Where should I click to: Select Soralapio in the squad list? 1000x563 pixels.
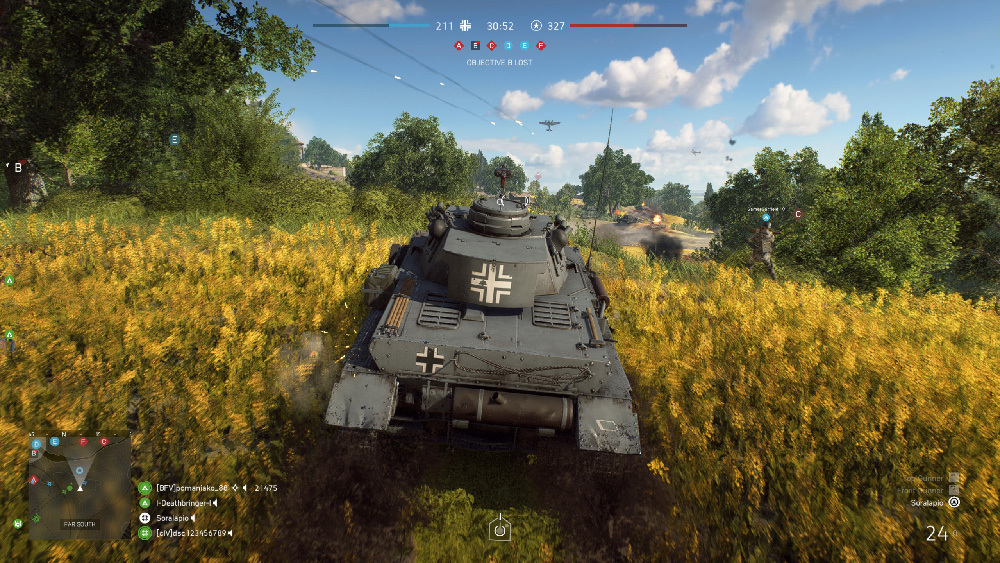tap(172, 518)
